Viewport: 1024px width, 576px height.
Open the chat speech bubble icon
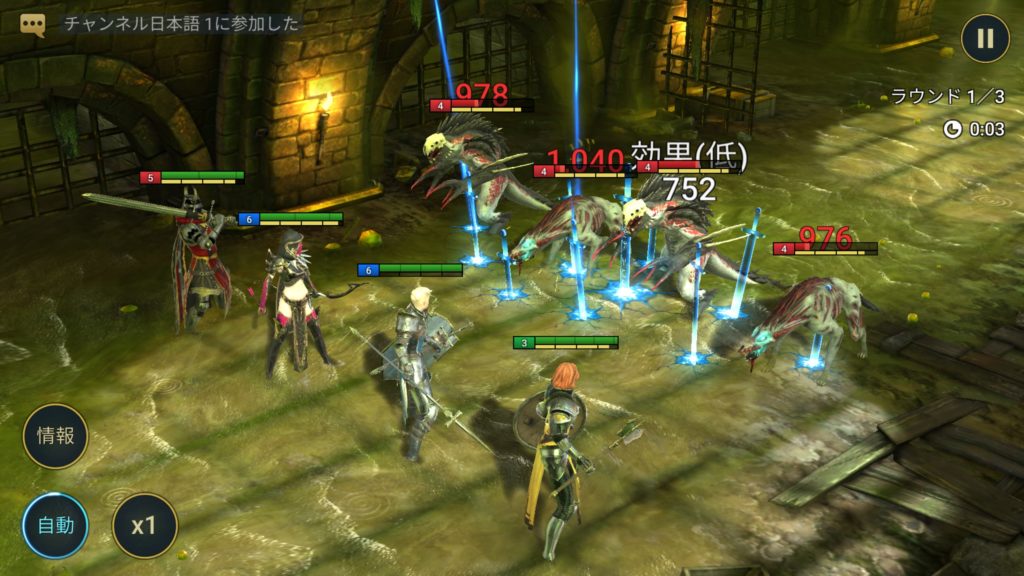(33, 25)
